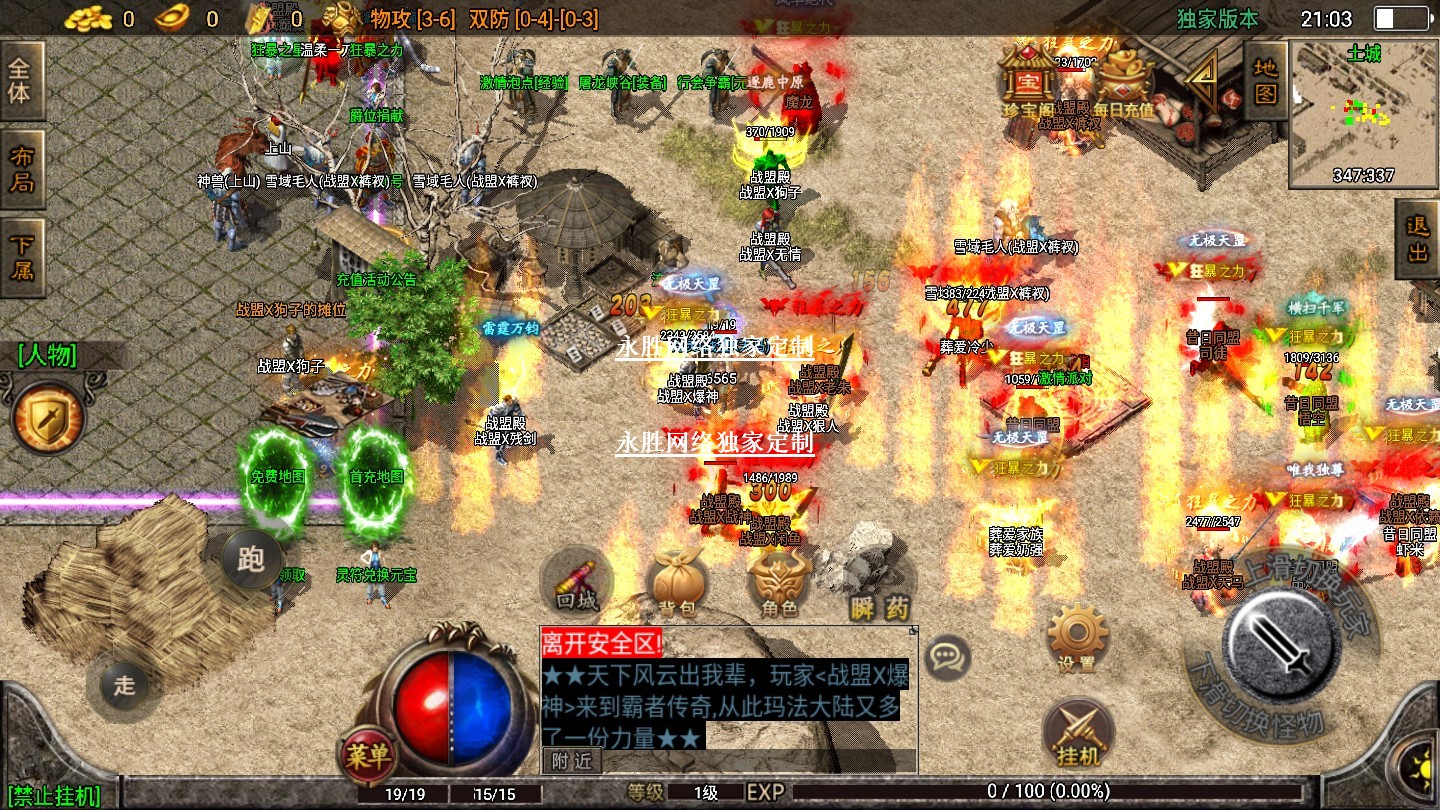
Task: Open the 地图 map button
Action: coord(1266,80)
